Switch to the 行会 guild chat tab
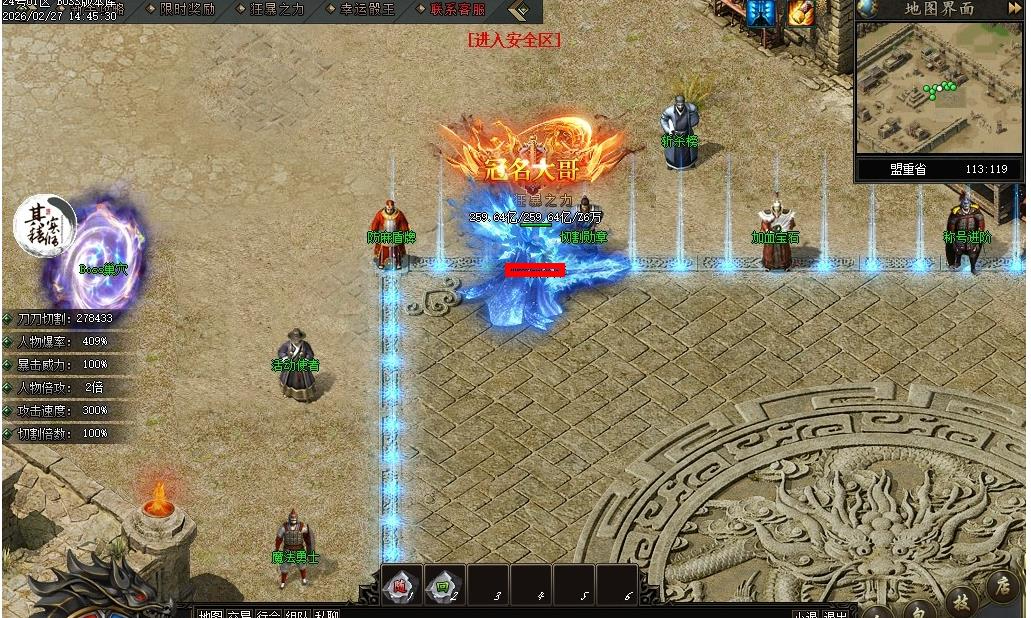1031x618 pixels. pos(268,613)
